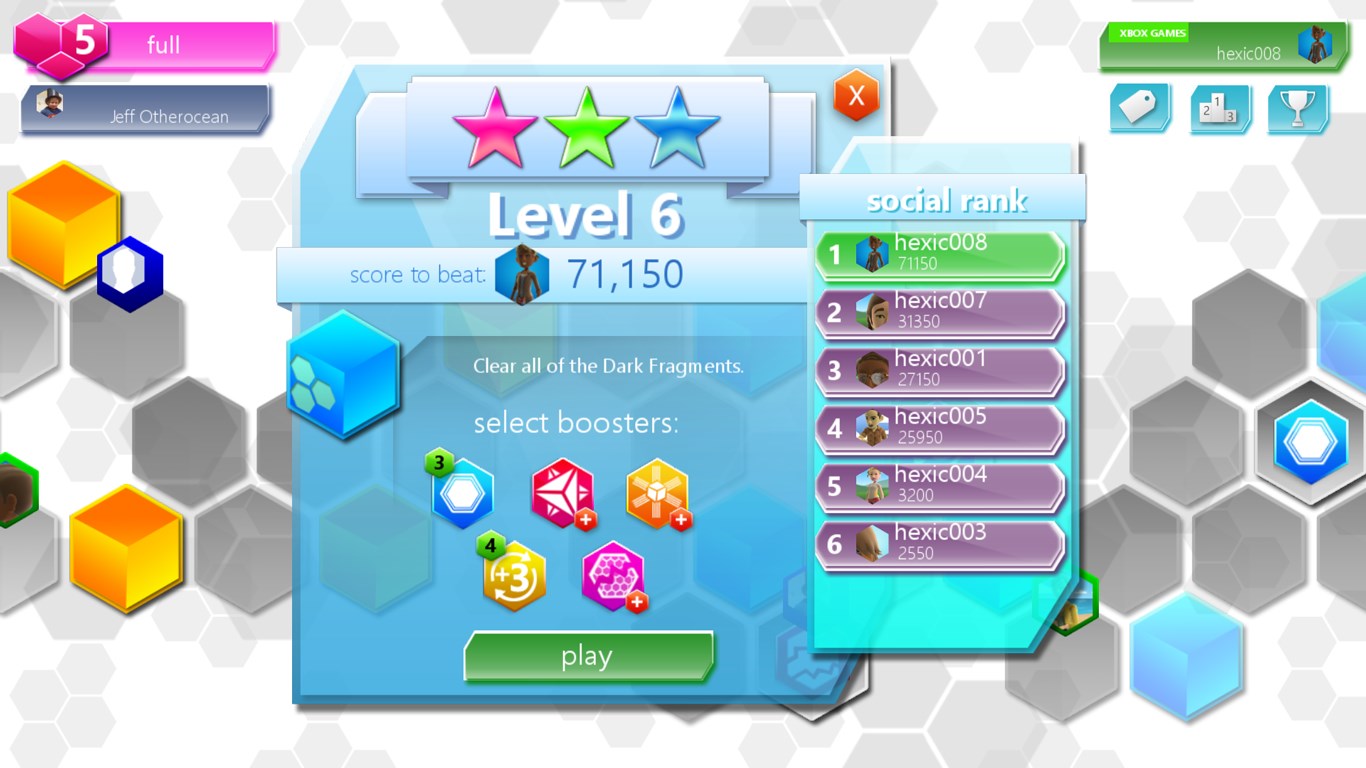Select the pink first star
The height and width of the screenshot is (768, 1366).
coord(494,125)
